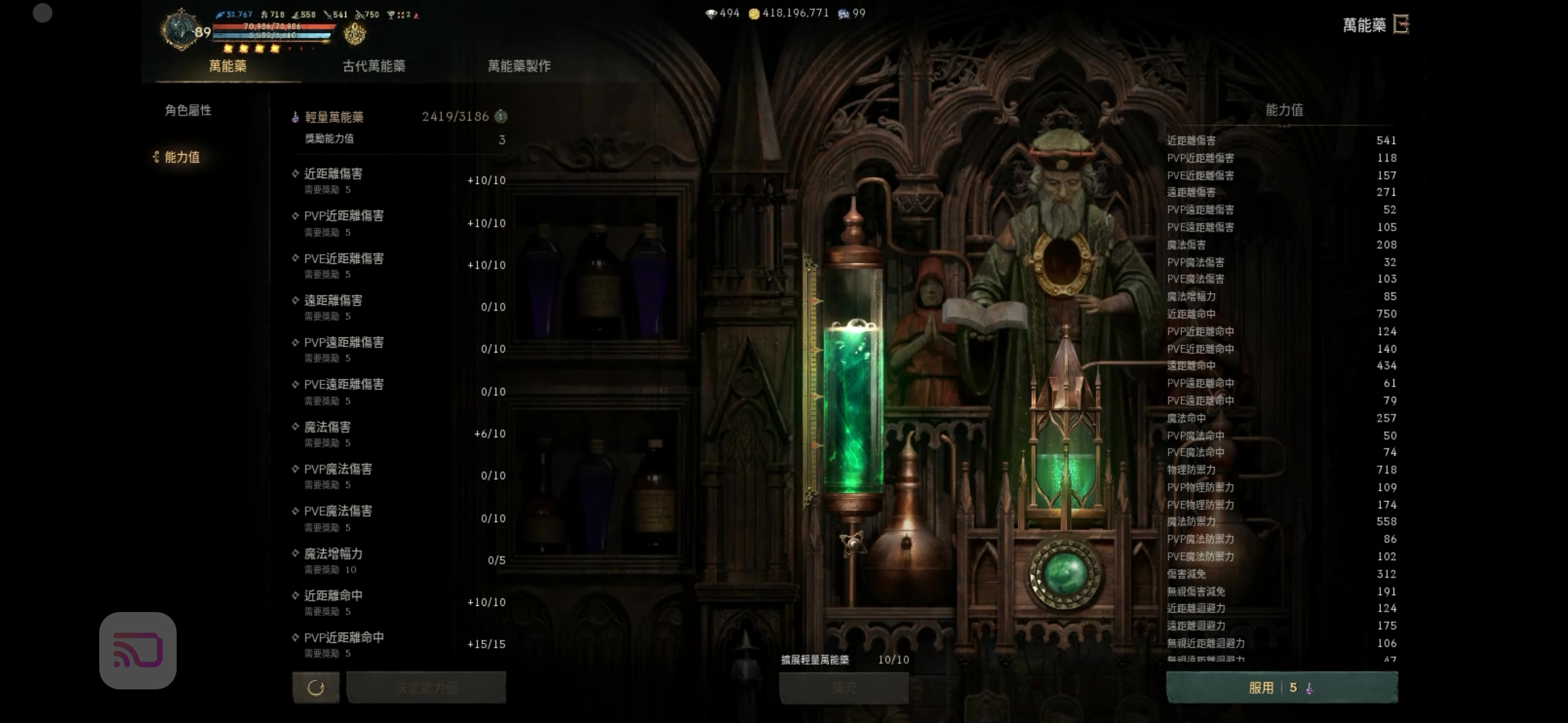Switch to the 古代萬能藥 tab

(x=373, y=66)
